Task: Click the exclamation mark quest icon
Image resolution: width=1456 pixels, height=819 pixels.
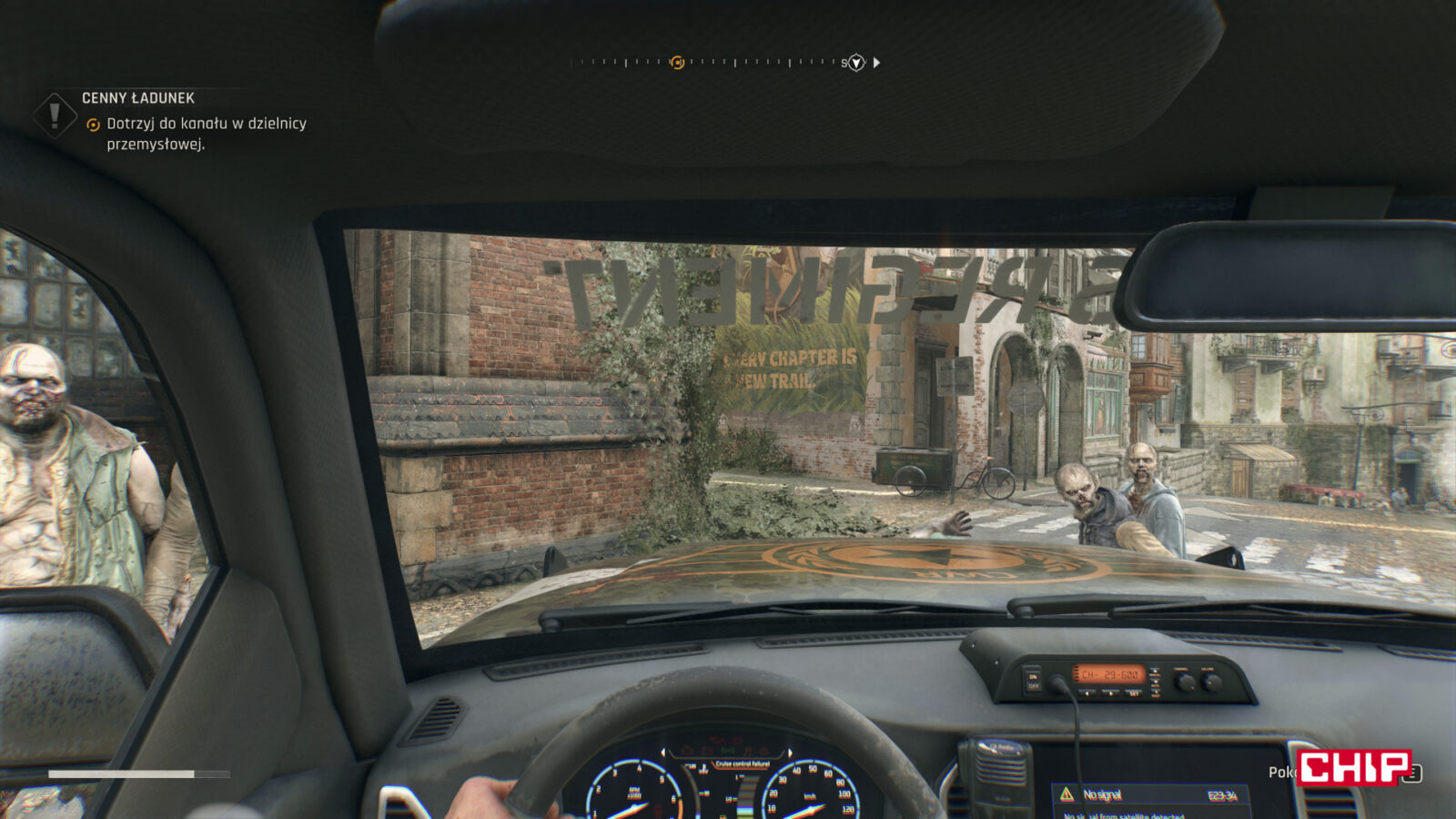Action: [55, 116]
